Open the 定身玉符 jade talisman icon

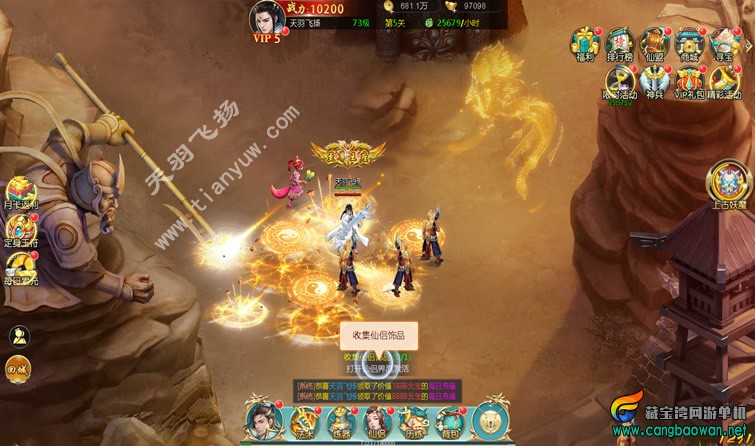[x=20, y=230]
